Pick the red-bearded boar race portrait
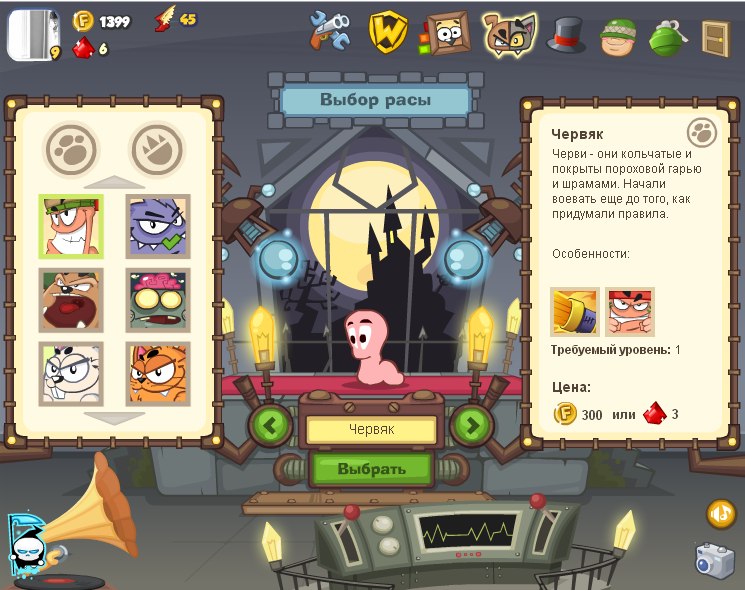Screen dimensions: 745x590 [x=71, y=300]
